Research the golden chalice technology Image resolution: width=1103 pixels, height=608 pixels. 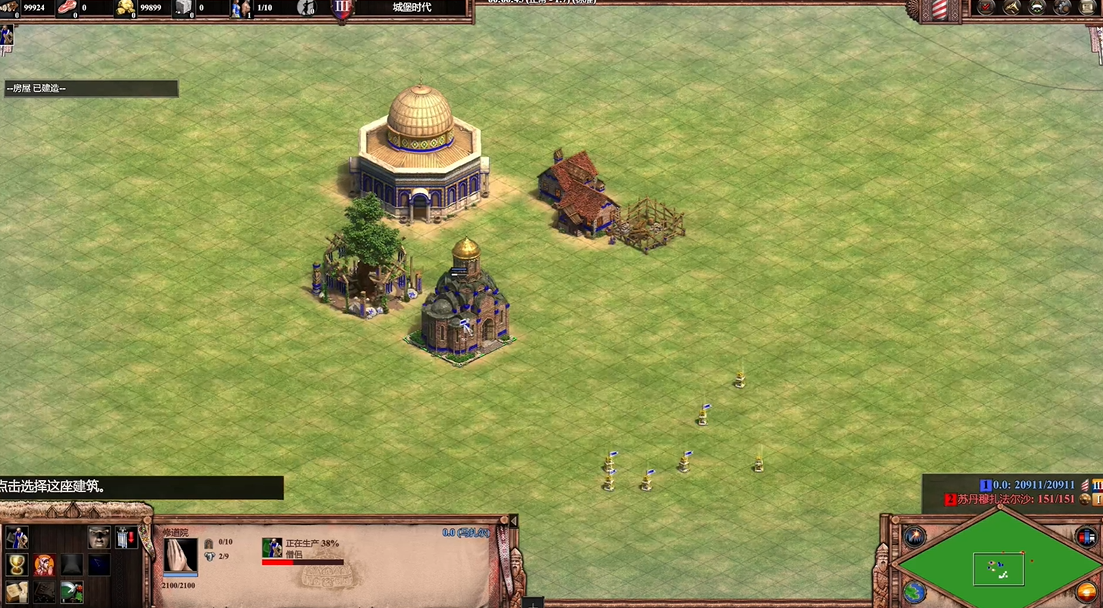click(x=17, y=565)
